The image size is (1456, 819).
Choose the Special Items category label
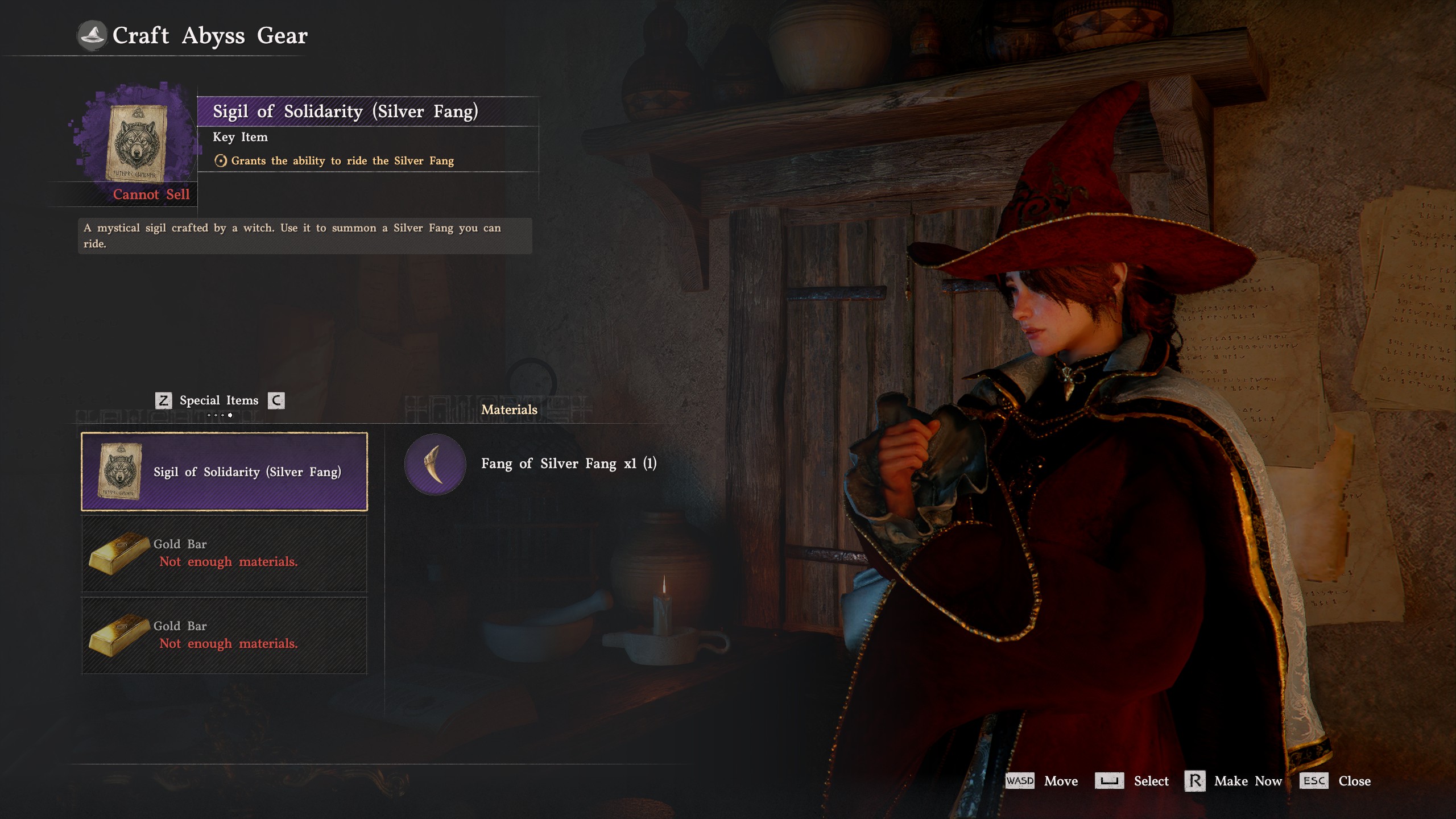point(219,400)
